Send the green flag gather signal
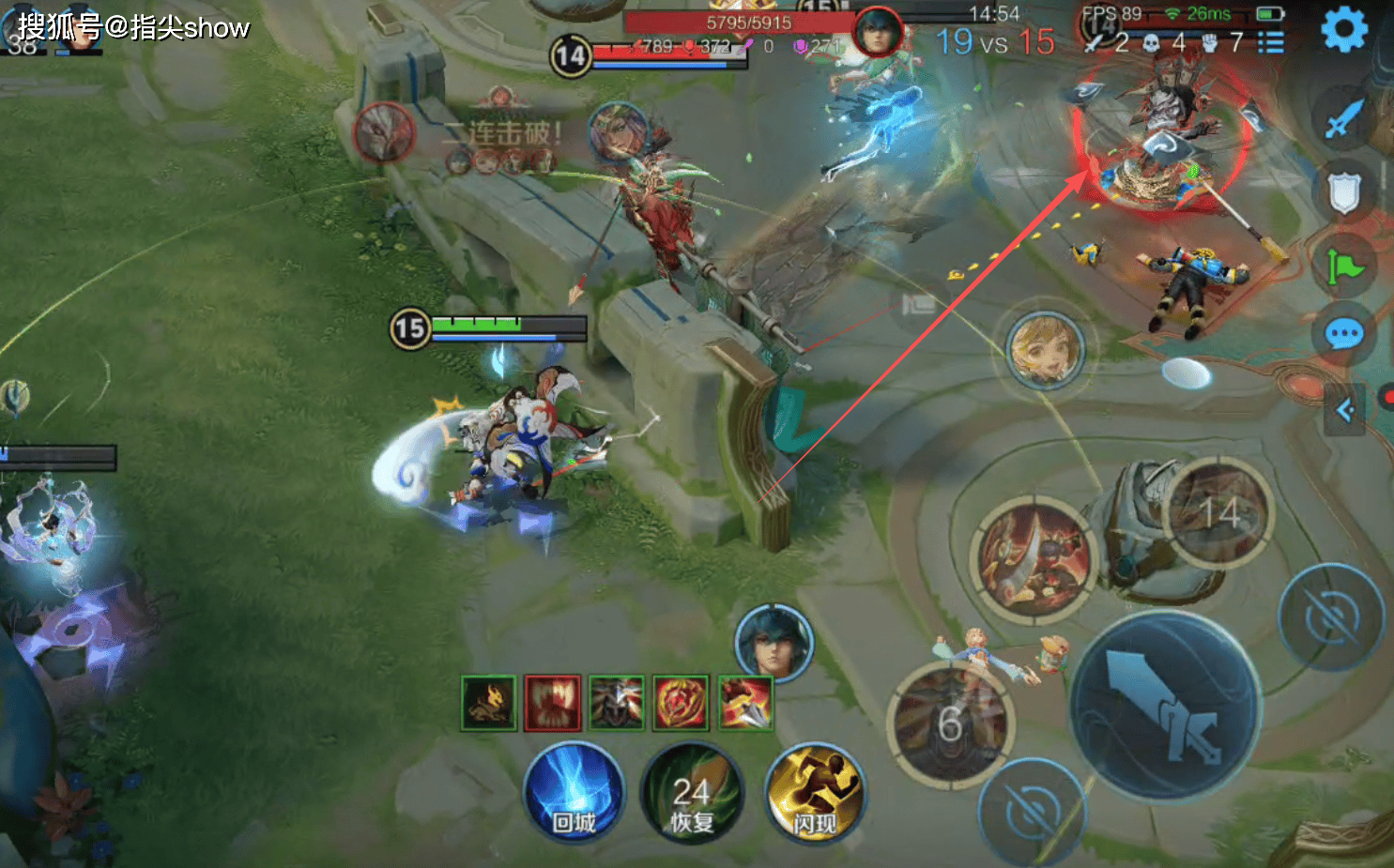Screen dimensions: 1394x868 coord(1344,266)
